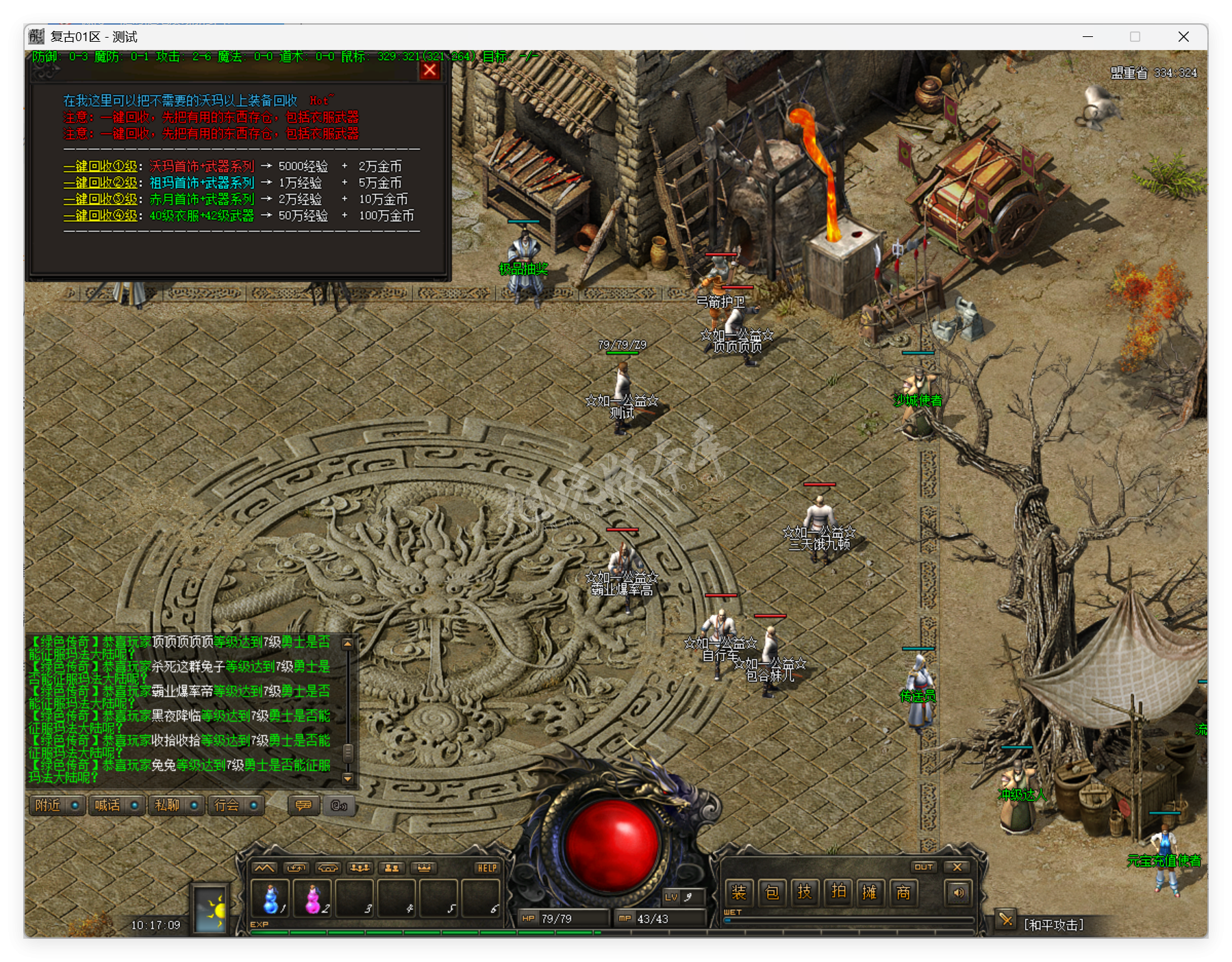The width and height of the screenshot is (1232, 962).
Task: Open the chat emoticon bubble icon
Action: pos(303,806)
